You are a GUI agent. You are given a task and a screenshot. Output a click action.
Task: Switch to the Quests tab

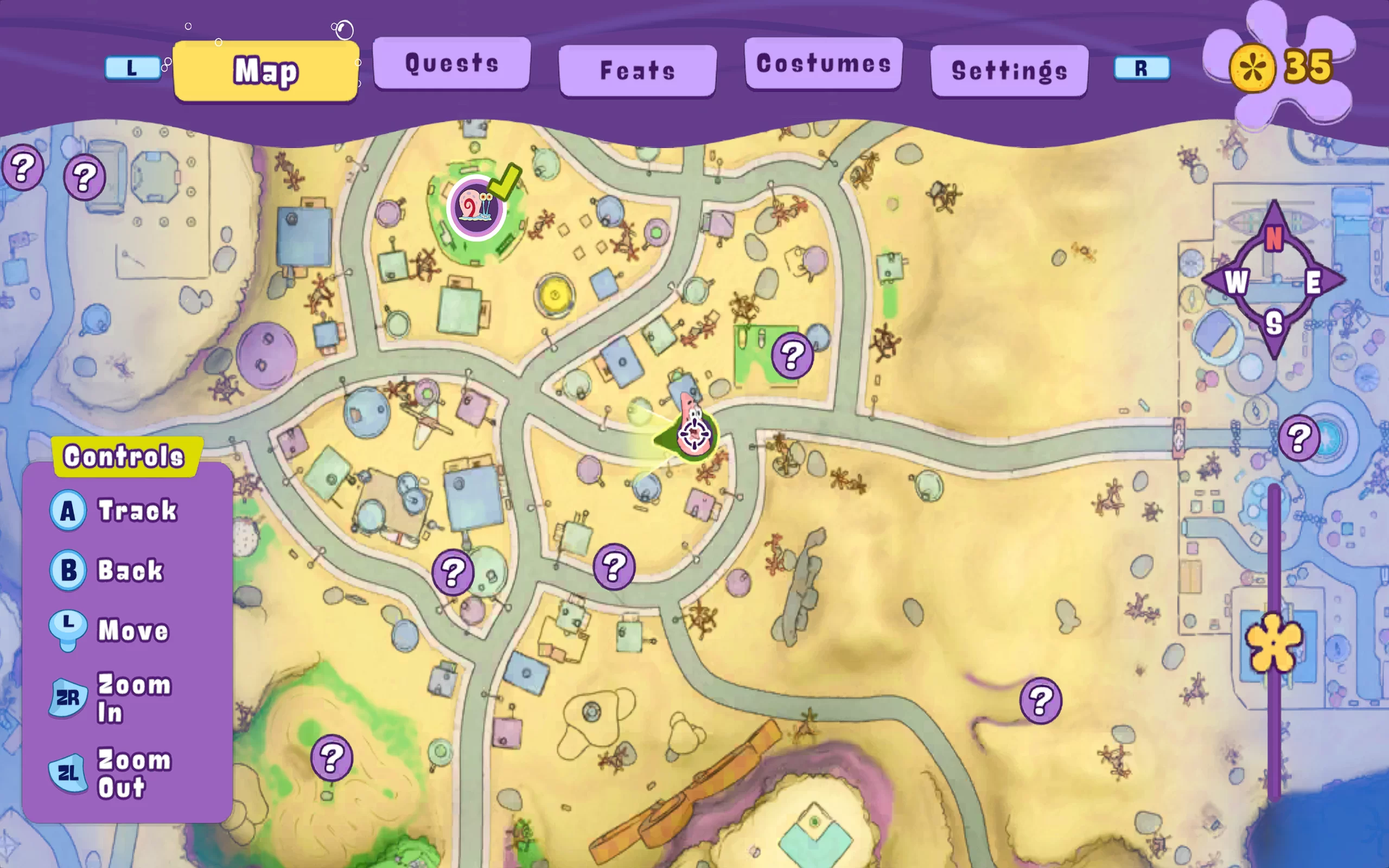tap(452, 63)
